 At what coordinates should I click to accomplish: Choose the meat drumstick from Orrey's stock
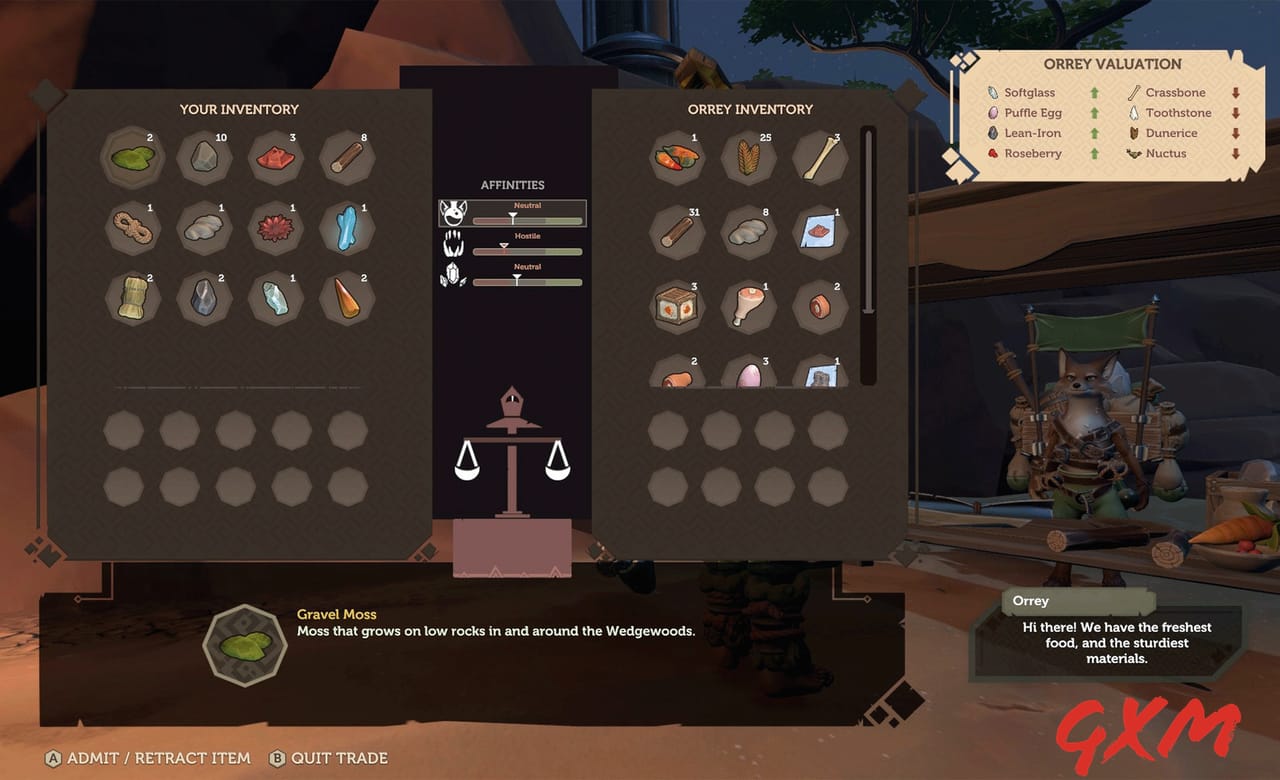point(748,307)
